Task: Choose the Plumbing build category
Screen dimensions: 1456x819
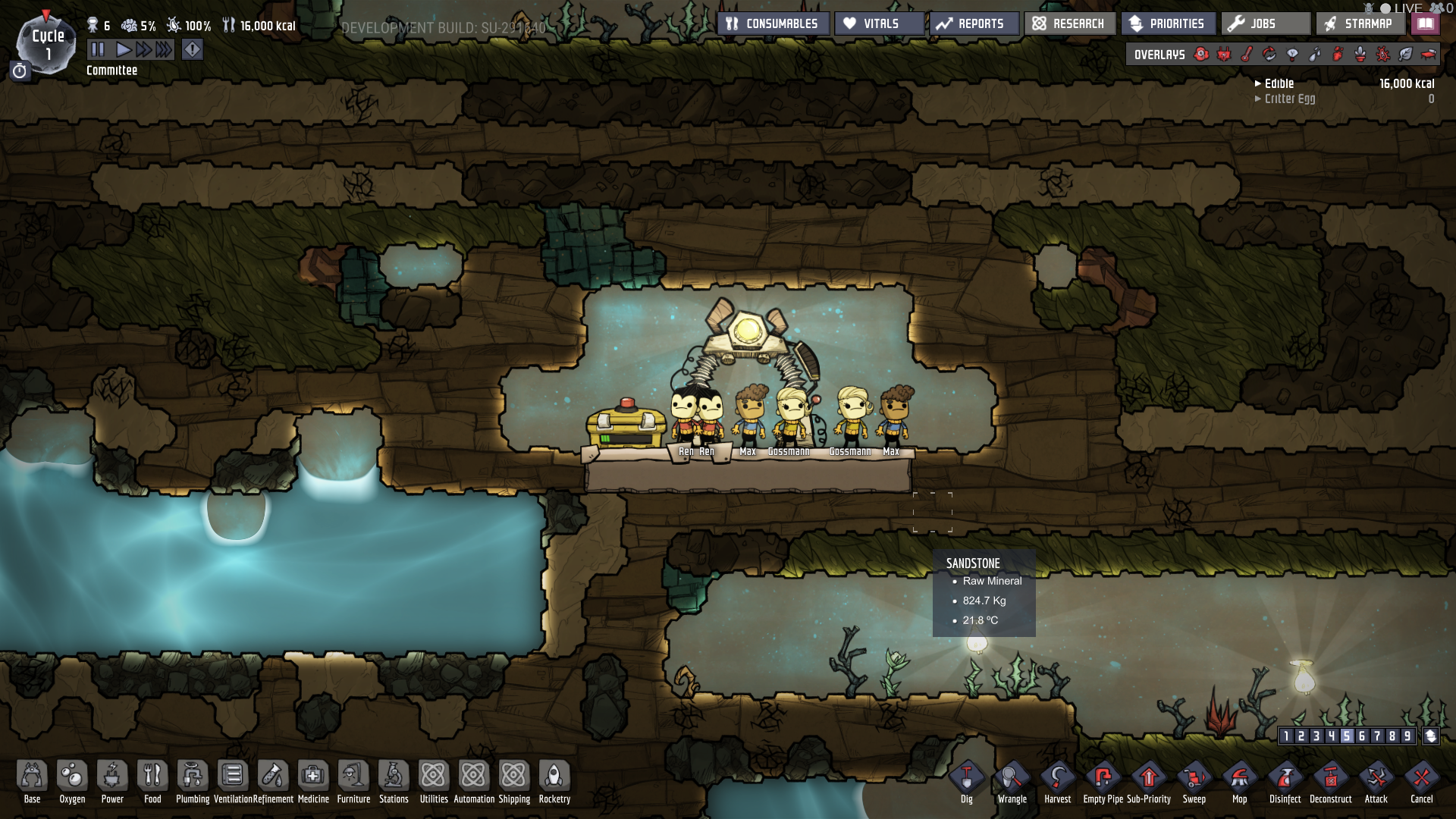Action: 193,781
